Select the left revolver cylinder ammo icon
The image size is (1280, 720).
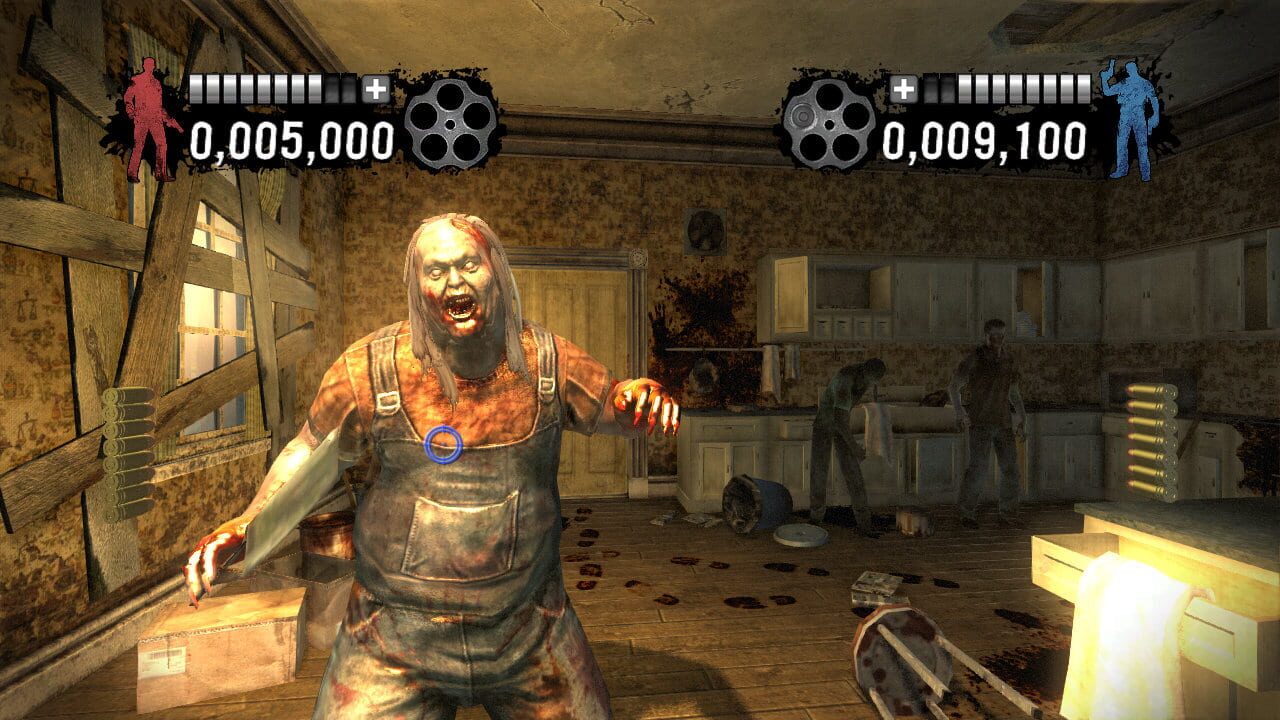[452, 124]
